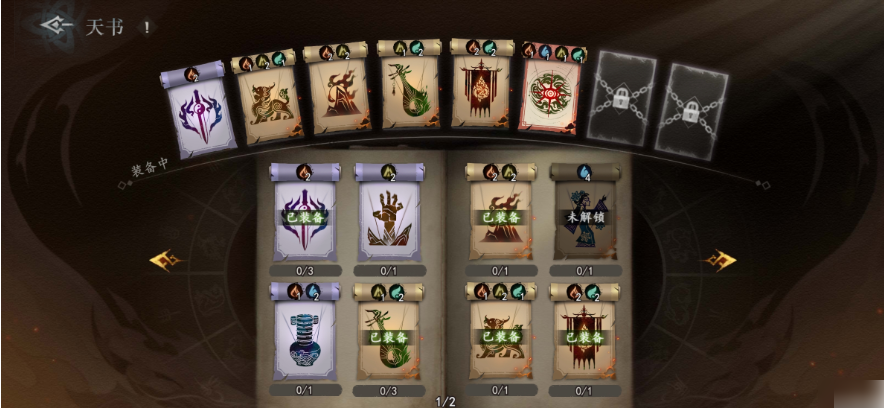Pick the red banner card in the equipped row
884x408 pixels.
pos(479,90)
